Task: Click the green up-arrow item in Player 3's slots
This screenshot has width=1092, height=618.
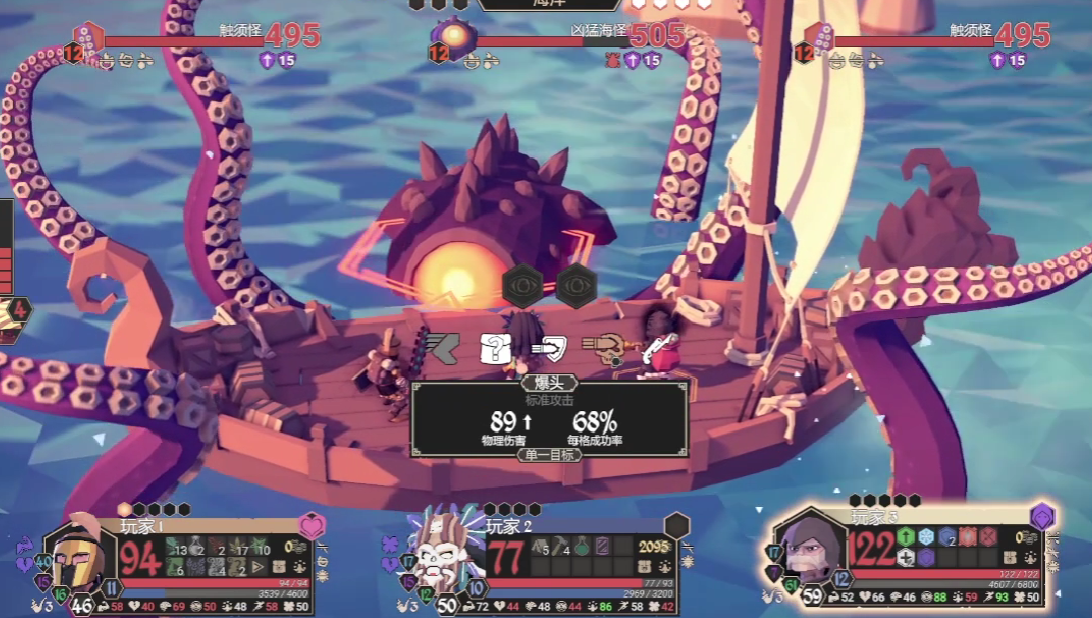Action: point(906,537)
